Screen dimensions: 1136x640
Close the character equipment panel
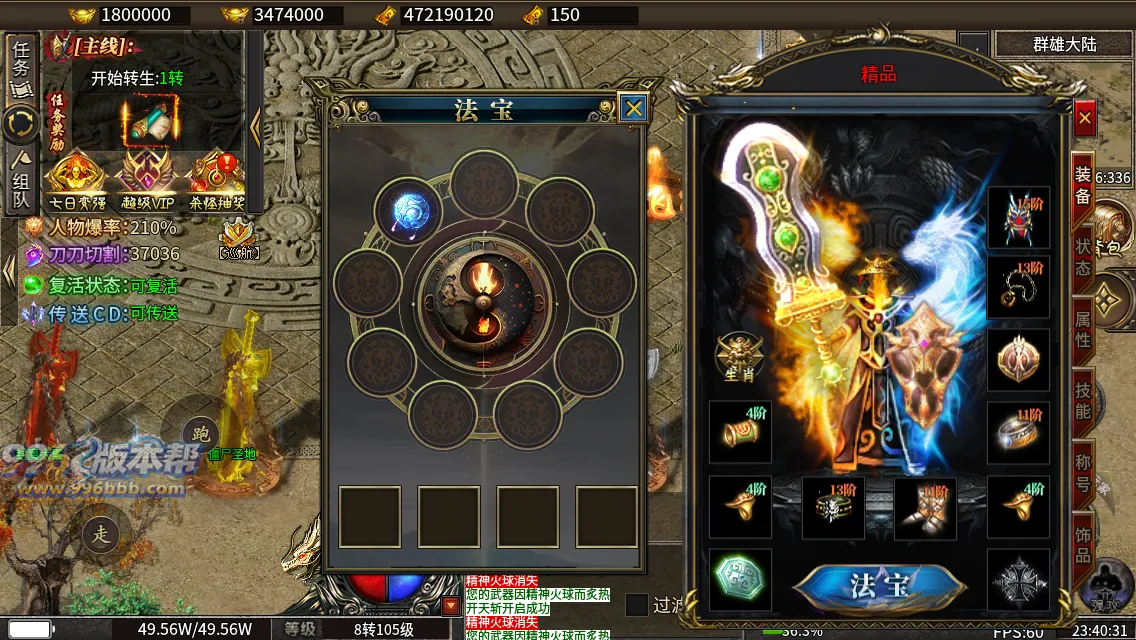click(x=1085, y=118)
